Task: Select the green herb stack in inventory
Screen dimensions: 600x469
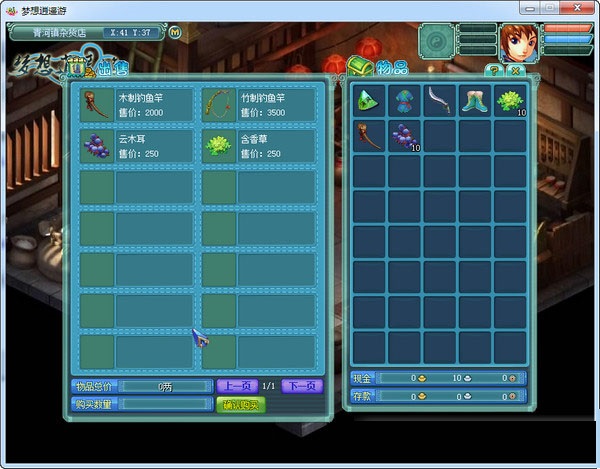Action: pos(510,100)
